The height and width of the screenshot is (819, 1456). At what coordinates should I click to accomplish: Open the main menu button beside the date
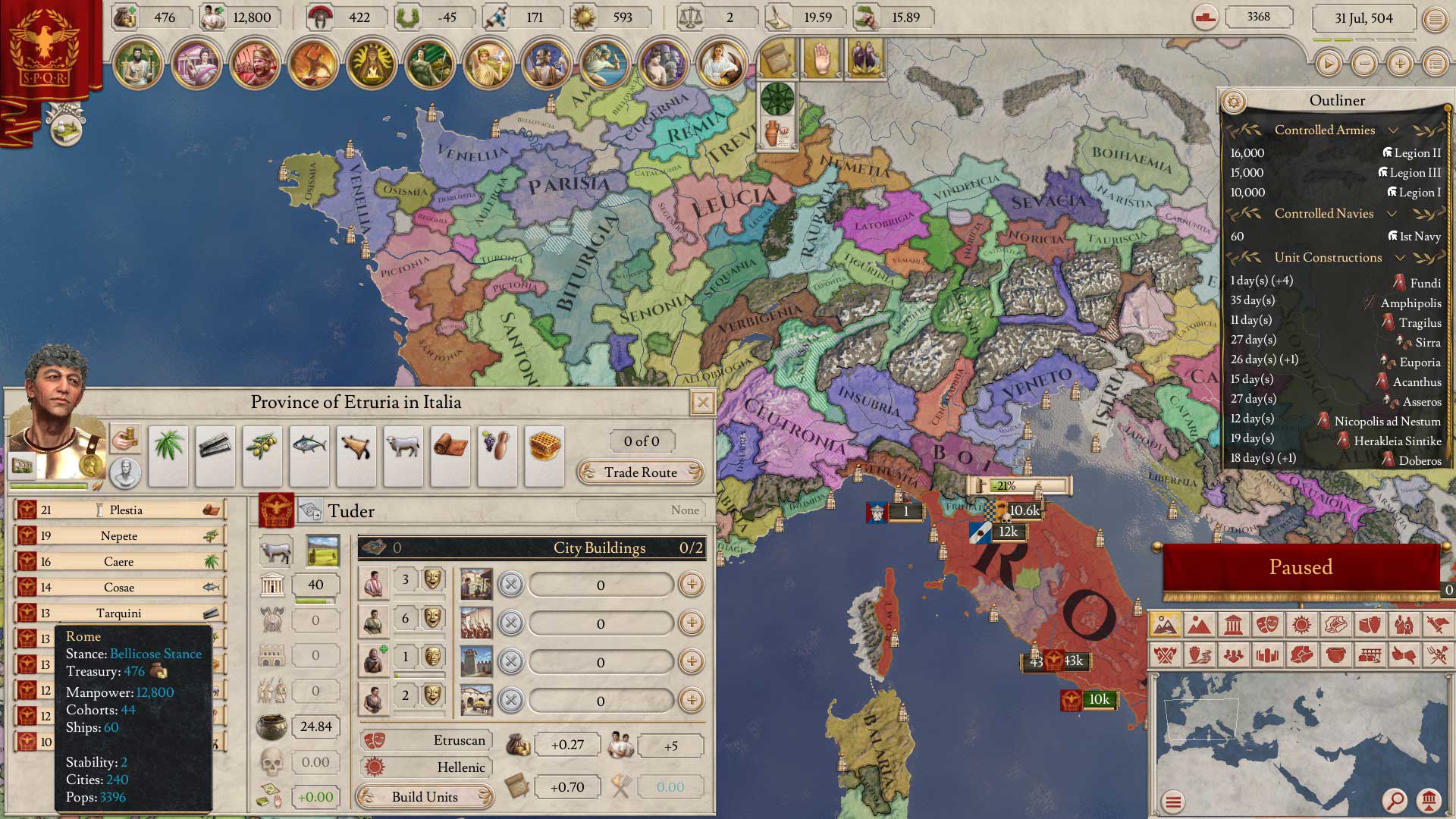(x=1435, y=19)
